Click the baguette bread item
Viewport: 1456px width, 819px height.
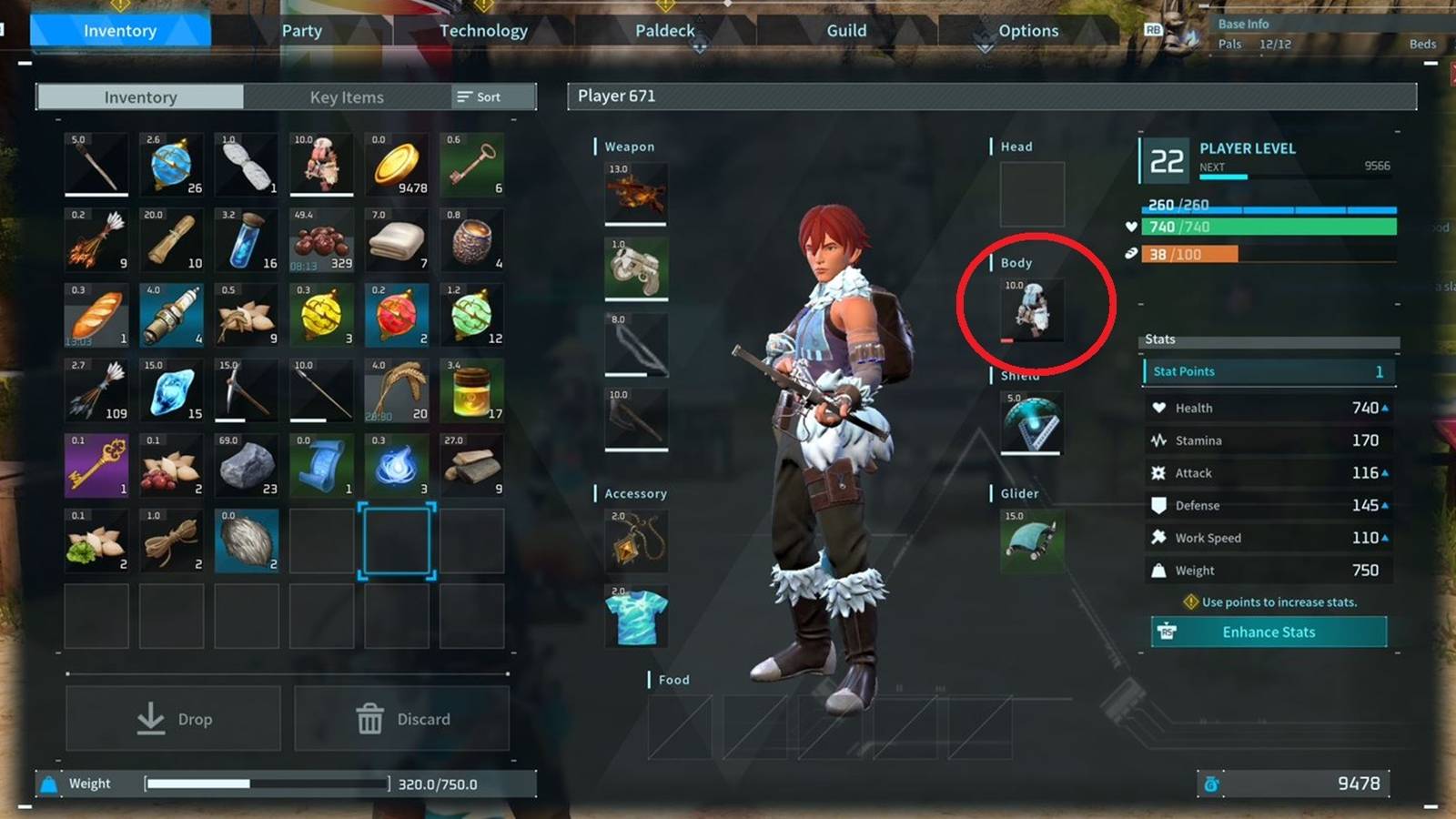point(96,314)
